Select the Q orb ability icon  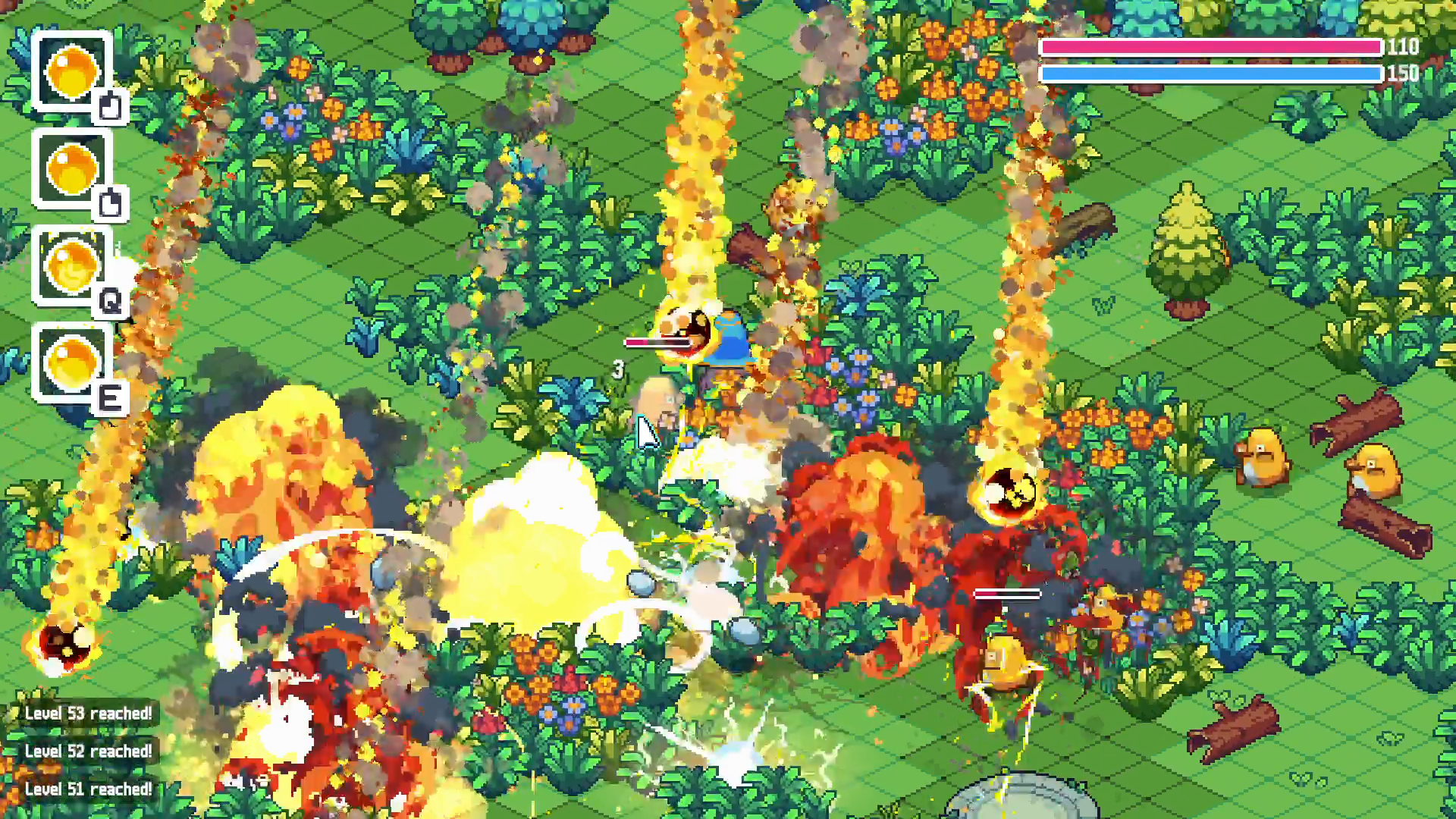tap(72, 267)
